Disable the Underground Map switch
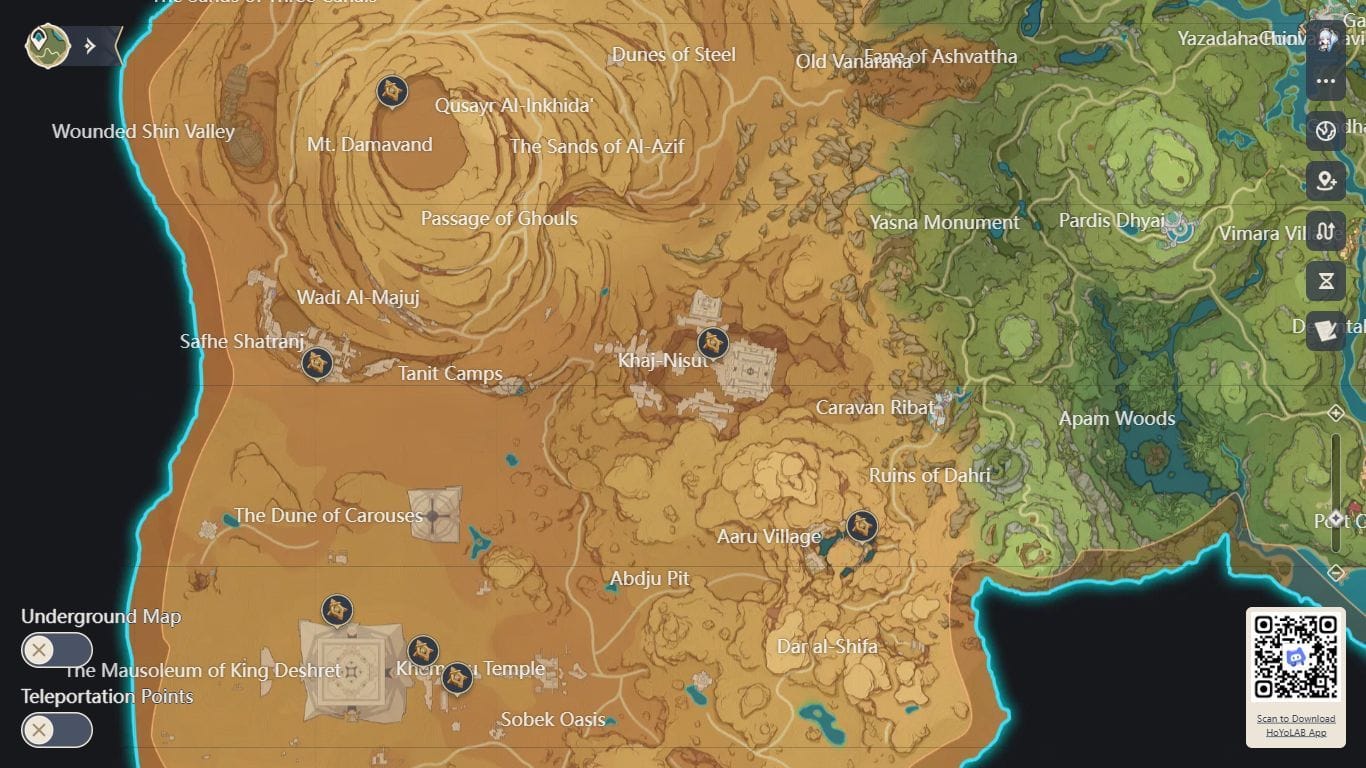Image resolution: width=1366 pixels, height=768 pixels. tap(57, 650)
